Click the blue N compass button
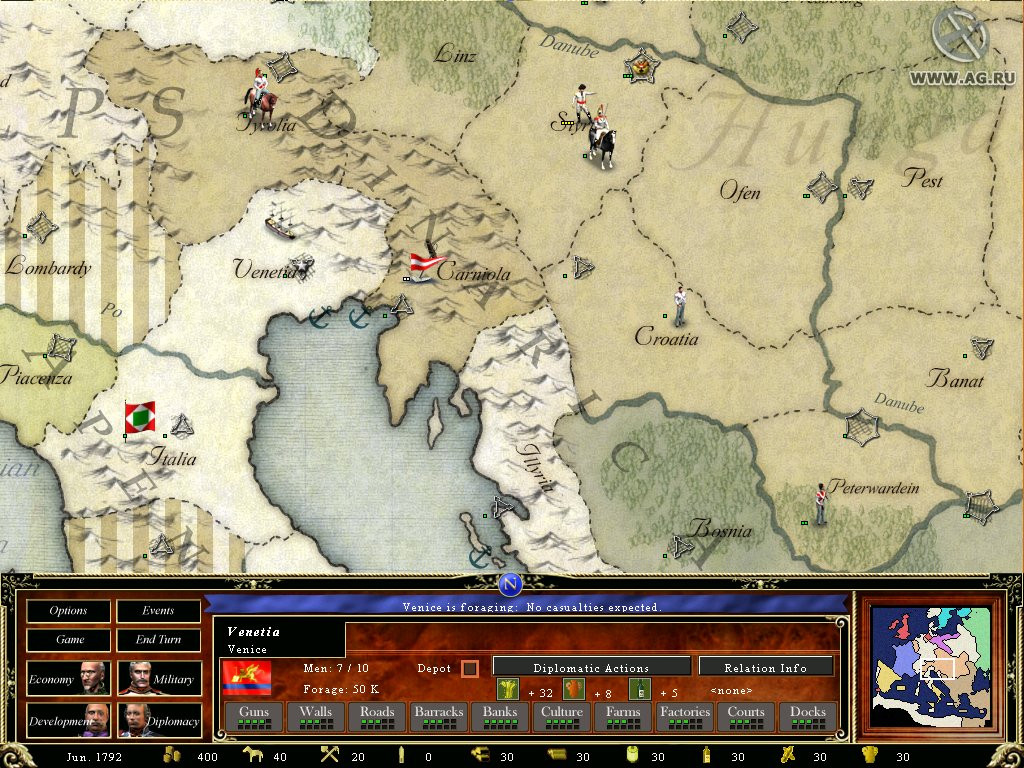This screenshot has width=1024, height=768. (511, 585)
